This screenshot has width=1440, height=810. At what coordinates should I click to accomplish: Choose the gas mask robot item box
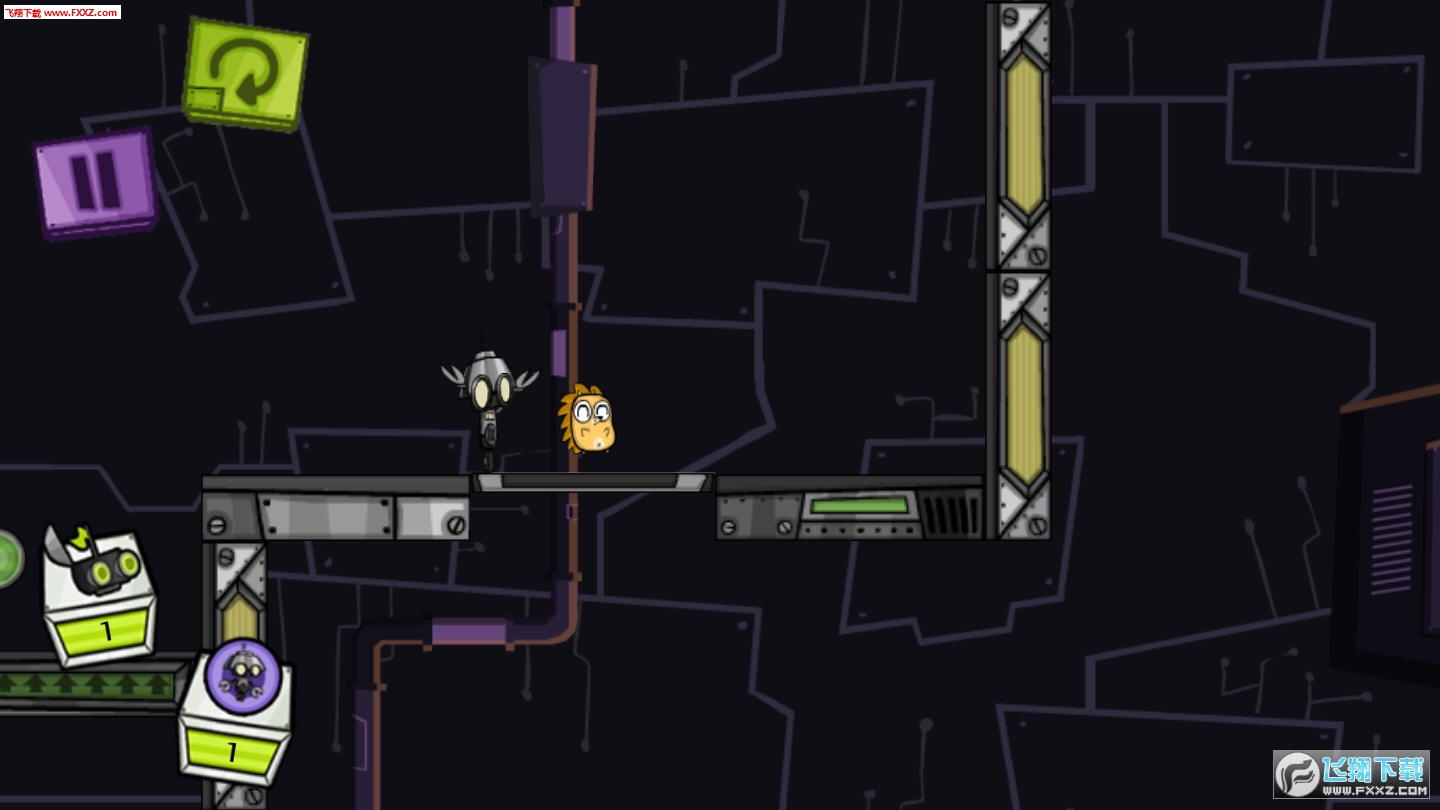237,714
